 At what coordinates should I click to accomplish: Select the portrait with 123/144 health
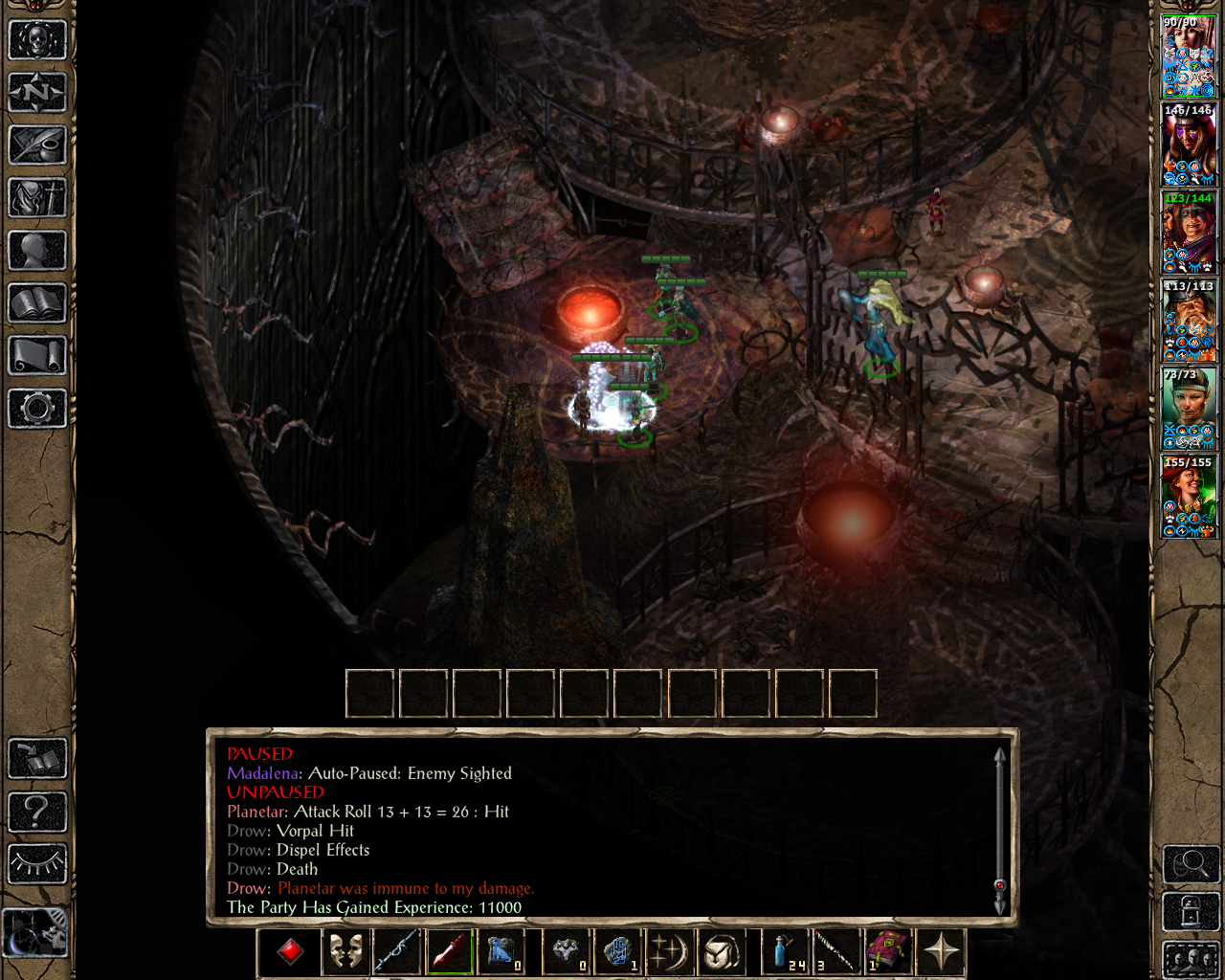1189,233
